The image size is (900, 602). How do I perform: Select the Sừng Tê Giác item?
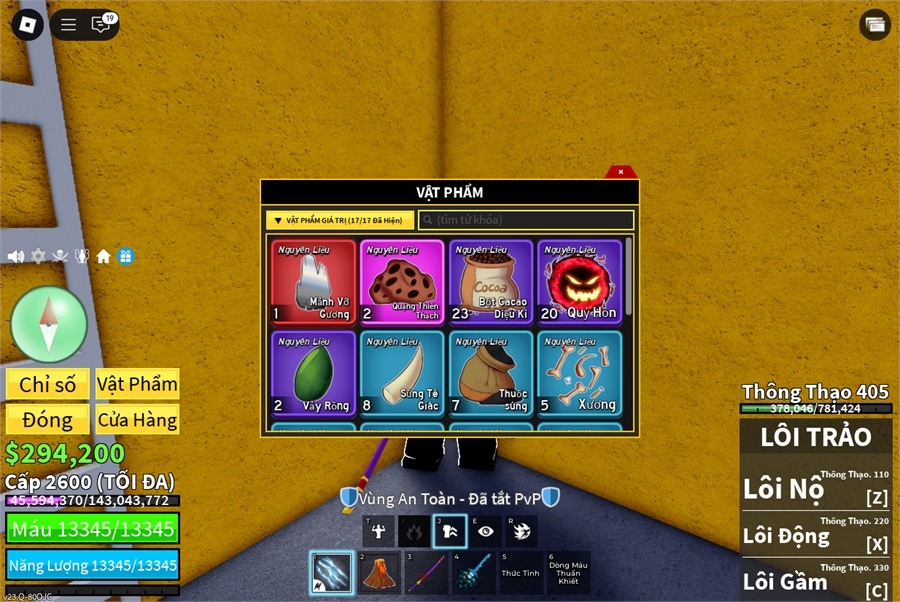point(402,373)
